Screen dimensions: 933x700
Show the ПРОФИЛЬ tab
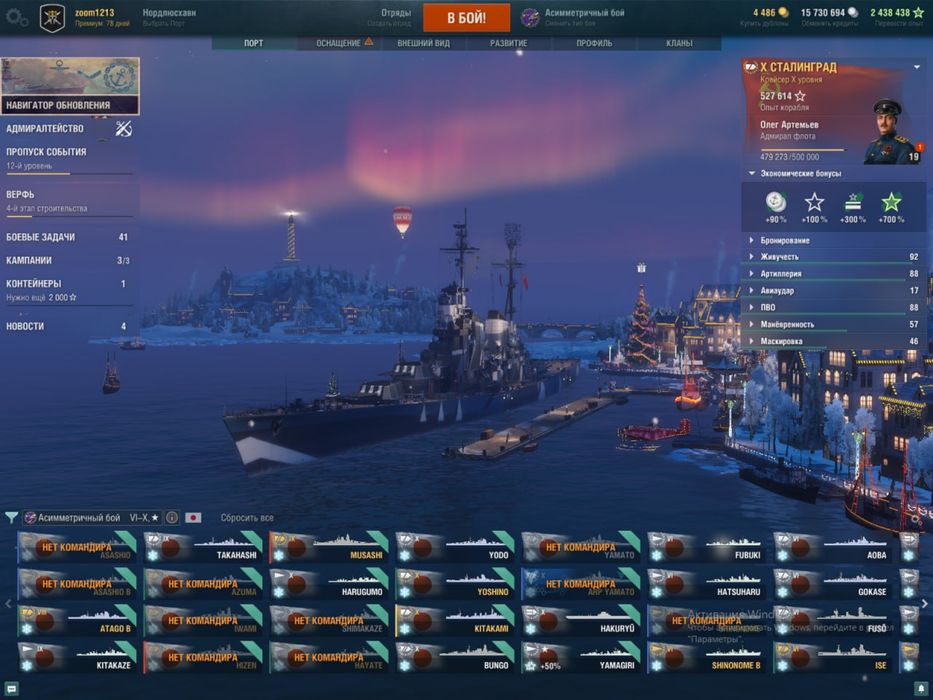(x=594, y=44)
